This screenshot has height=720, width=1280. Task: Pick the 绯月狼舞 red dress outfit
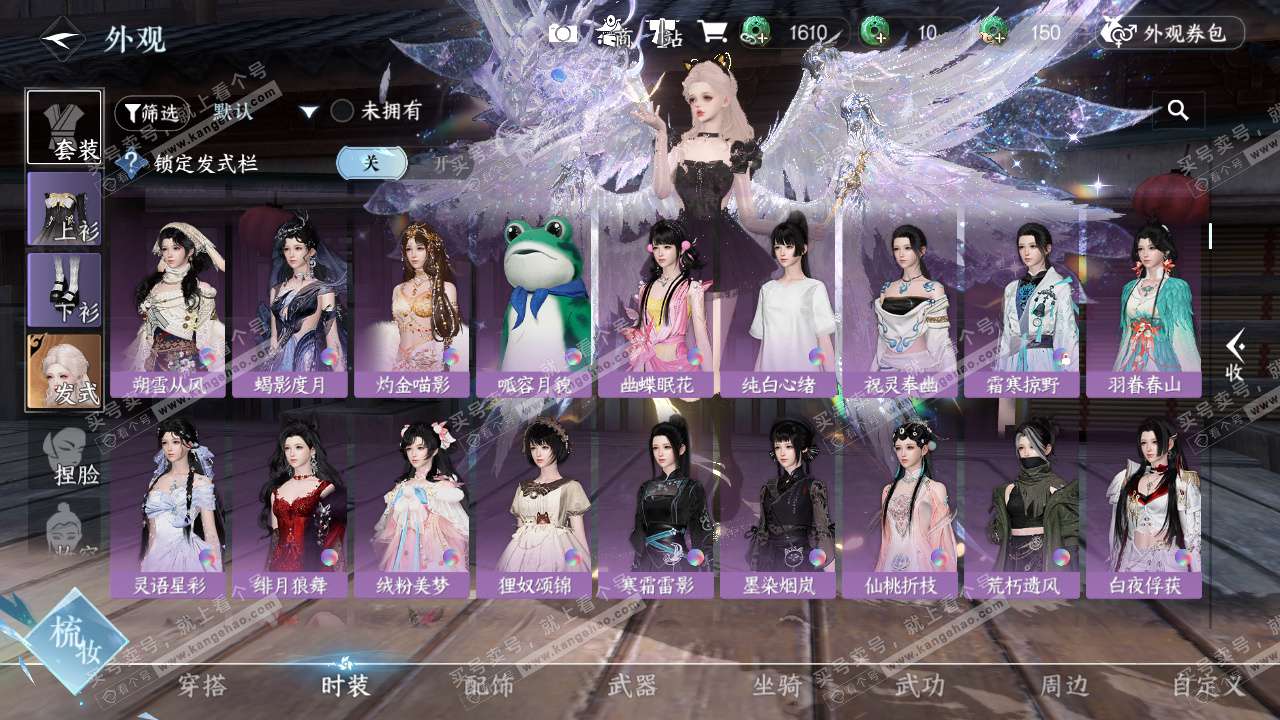click(x=291, y=505)
